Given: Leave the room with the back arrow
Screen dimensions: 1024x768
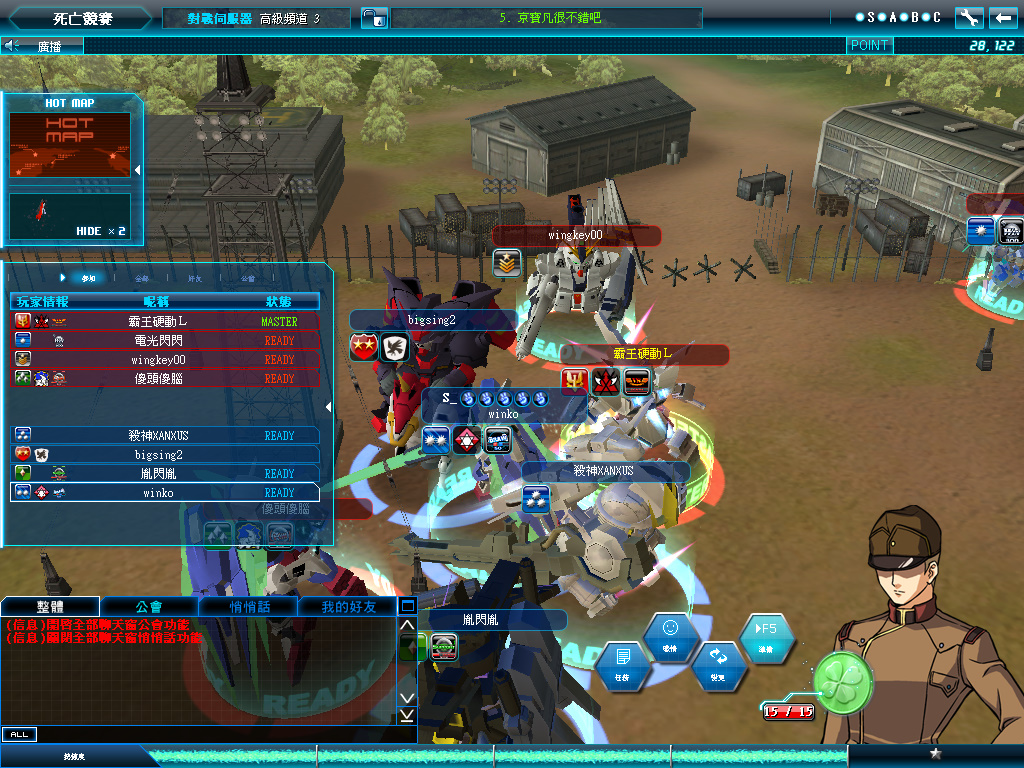Looking at the screenshot, I should coord(1002,17).
